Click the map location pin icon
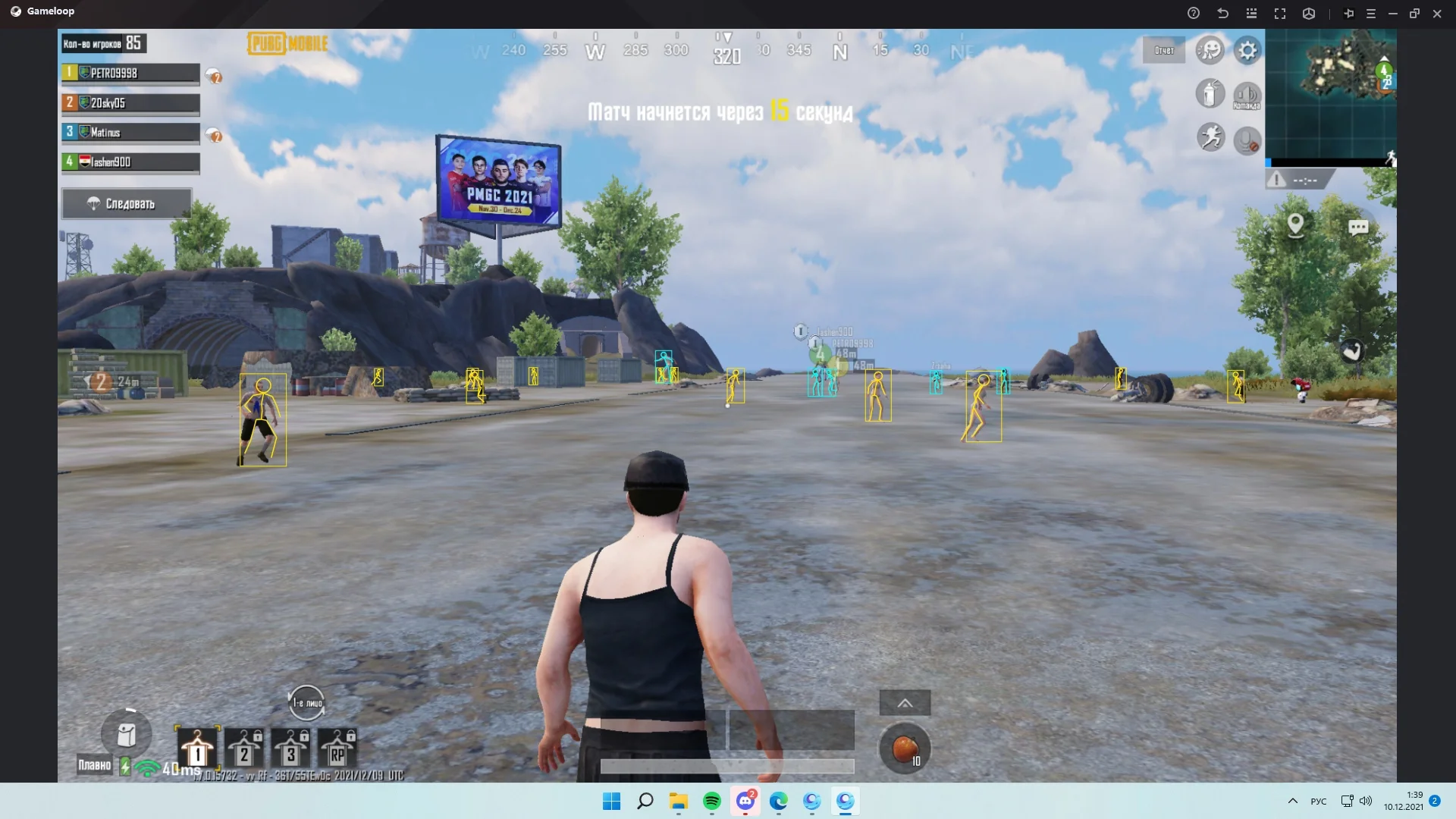This screenshot has width=1456, height=819. 1295,224
